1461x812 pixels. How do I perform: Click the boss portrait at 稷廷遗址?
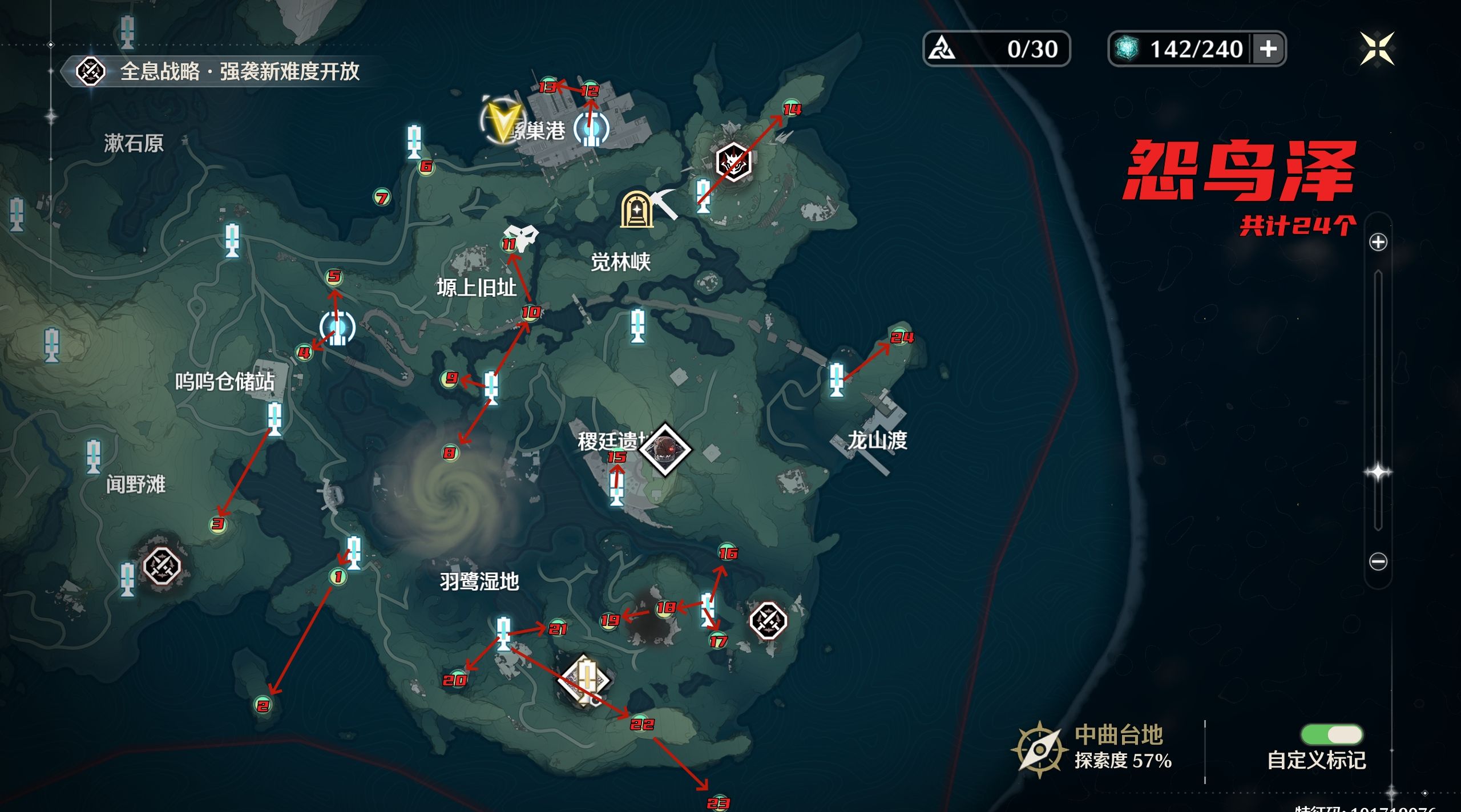[665, 449]
